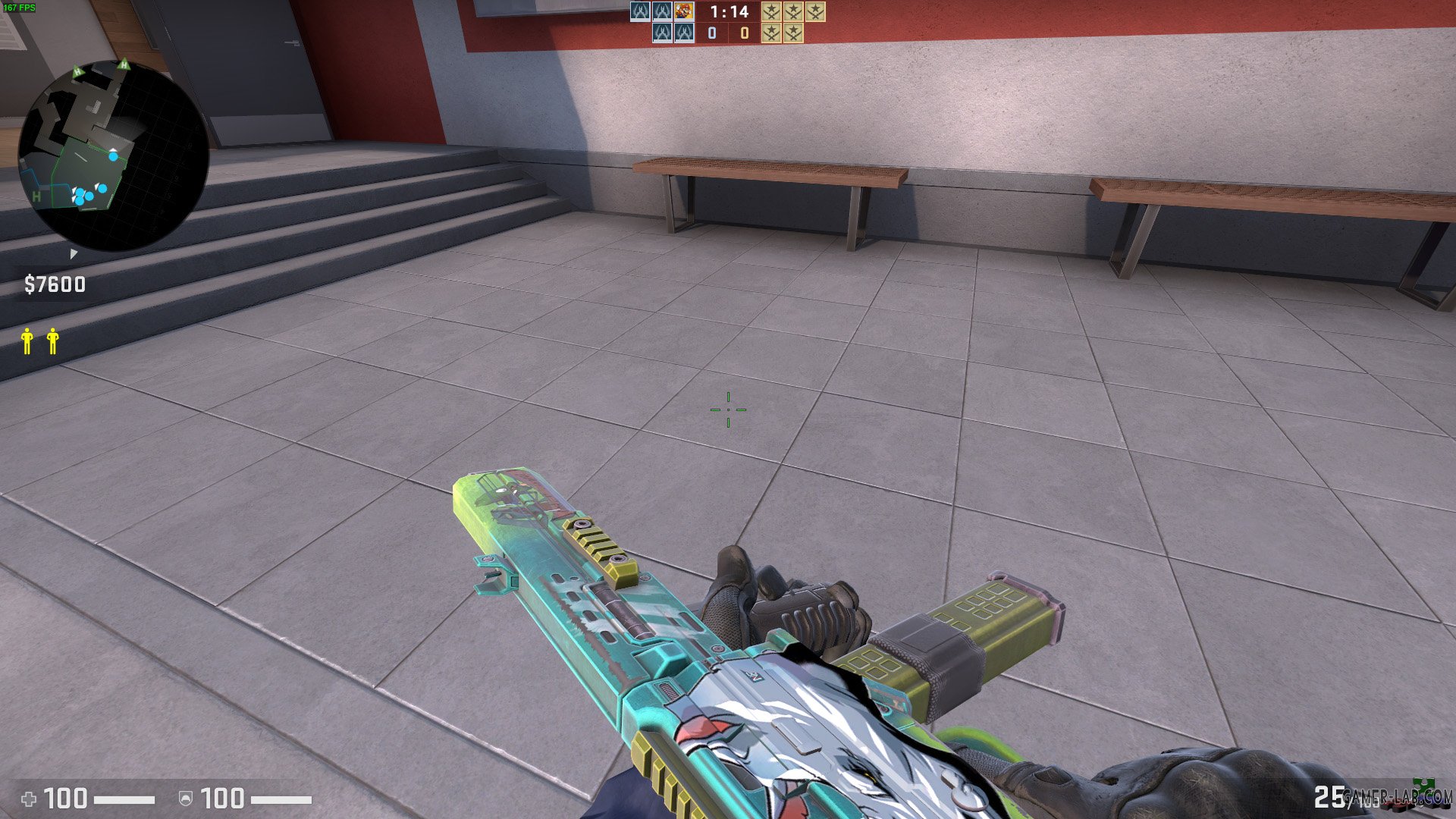Select the third crossed-swords round badge
The image size is (1456, 819).
click(815, 12)
